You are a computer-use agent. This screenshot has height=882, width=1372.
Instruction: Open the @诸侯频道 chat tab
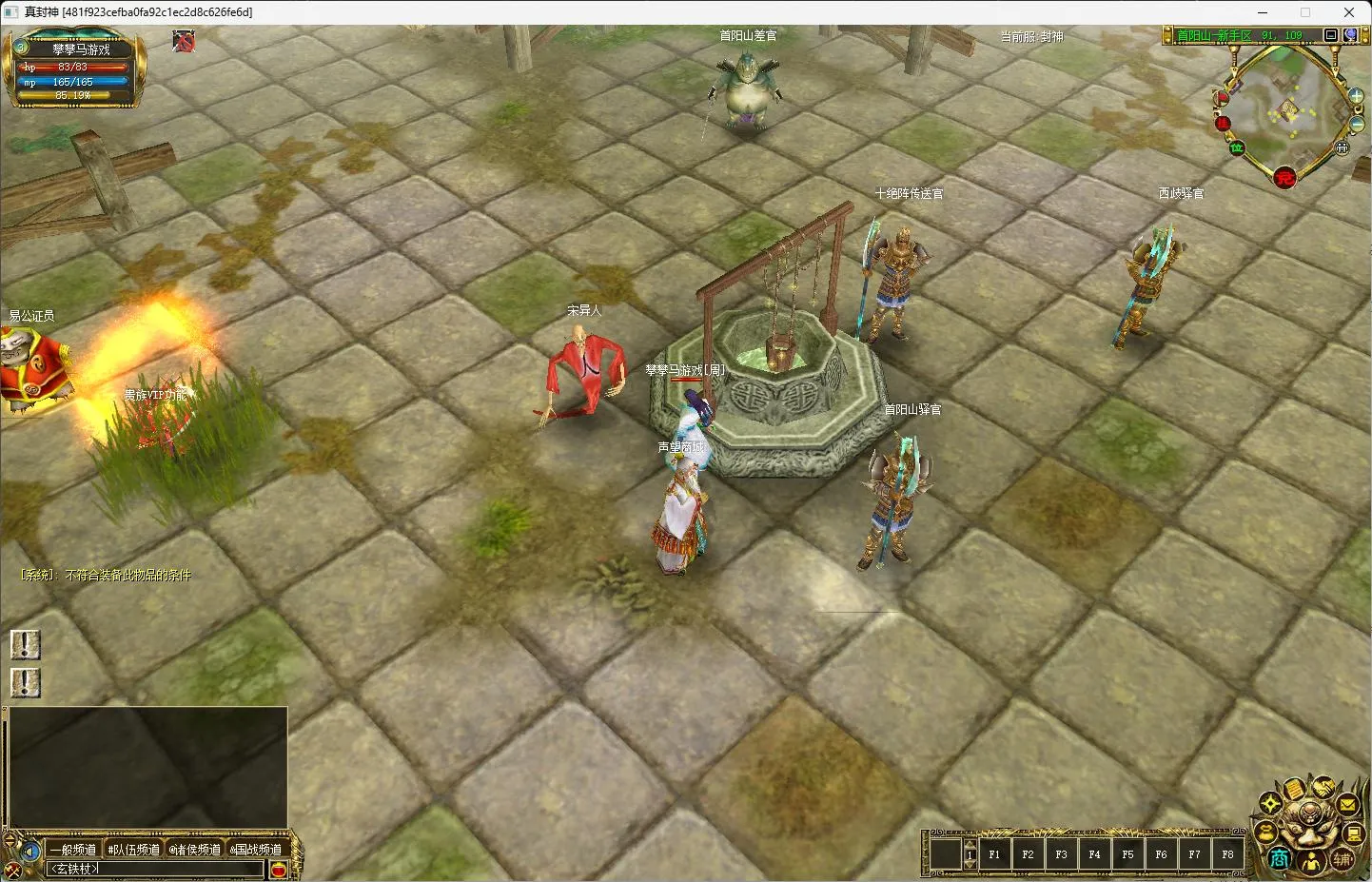(x=195, y=849)
